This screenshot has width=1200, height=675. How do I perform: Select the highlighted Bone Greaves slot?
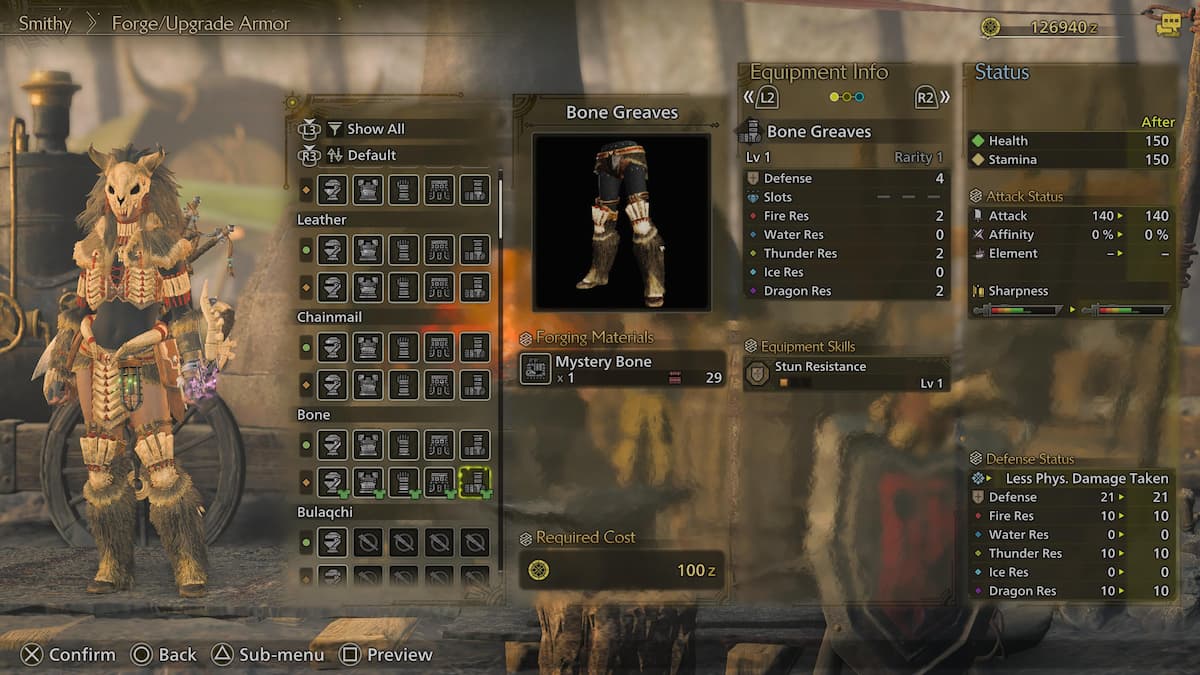pos(475,482)
